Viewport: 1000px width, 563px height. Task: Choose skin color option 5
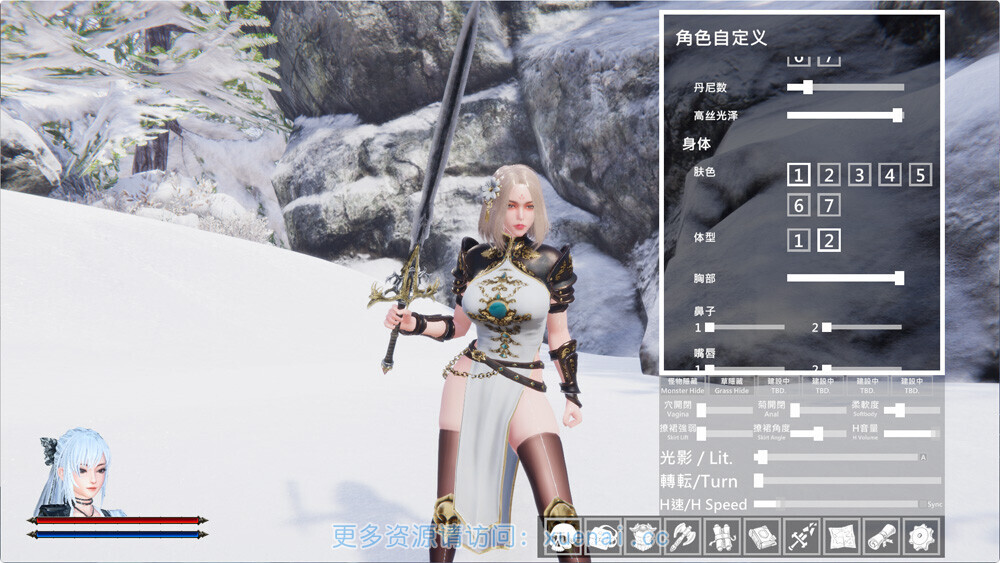920,176
